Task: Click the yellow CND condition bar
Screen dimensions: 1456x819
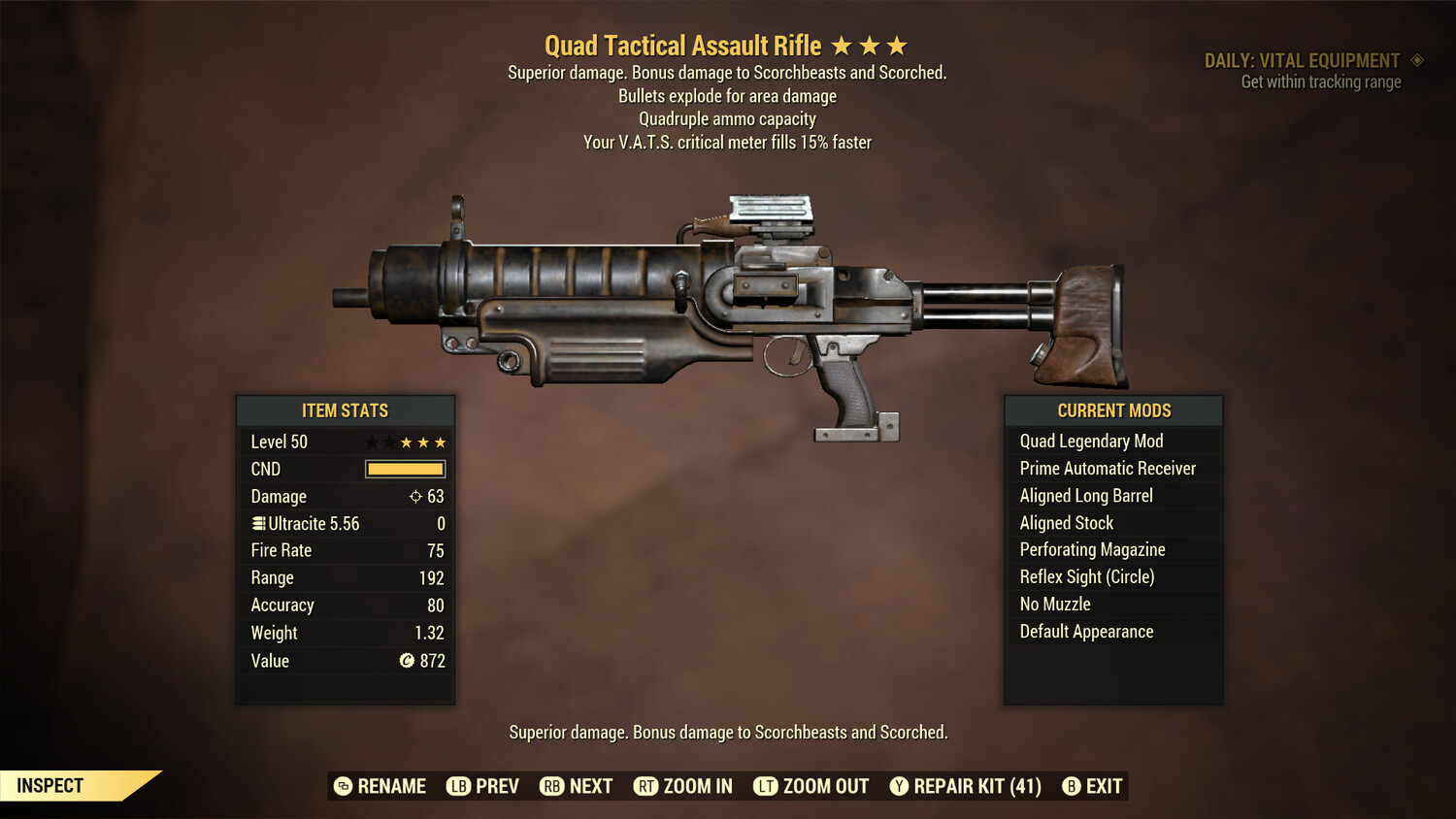Action: click(x=405, y=469)
